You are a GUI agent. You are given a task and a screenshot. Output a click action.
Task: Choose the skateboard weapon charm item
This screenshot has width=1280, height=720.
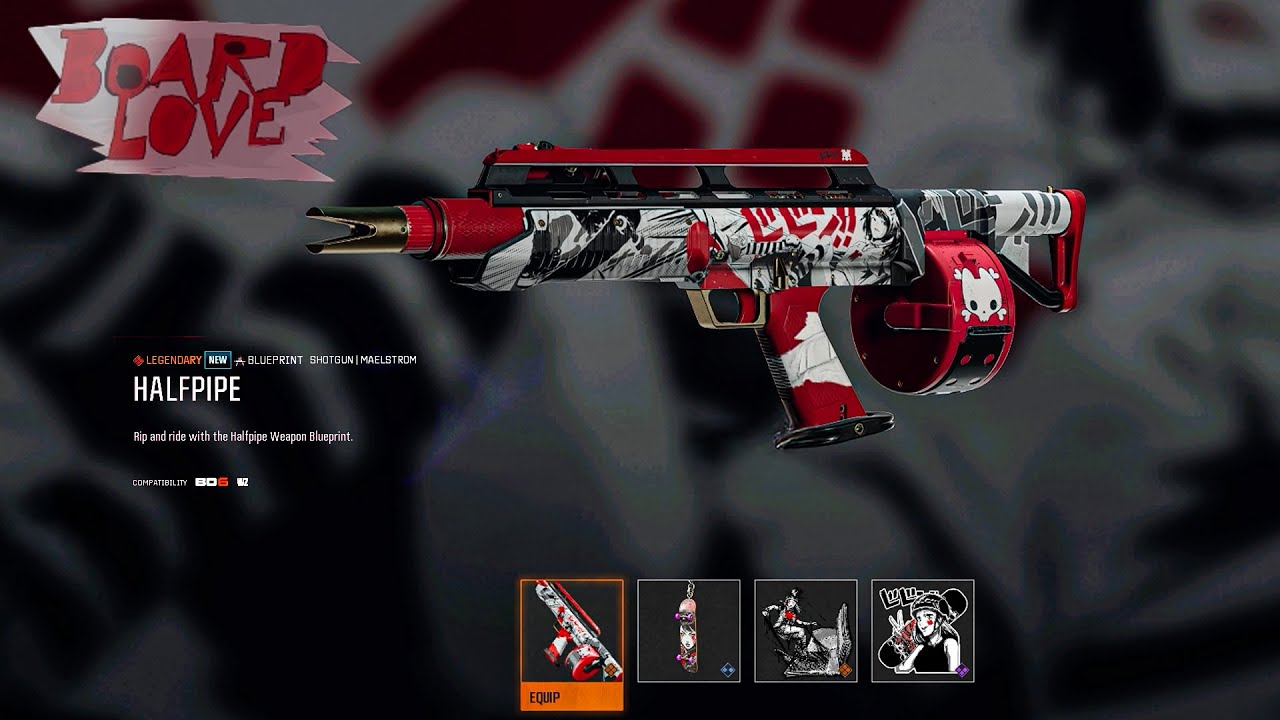688,630
